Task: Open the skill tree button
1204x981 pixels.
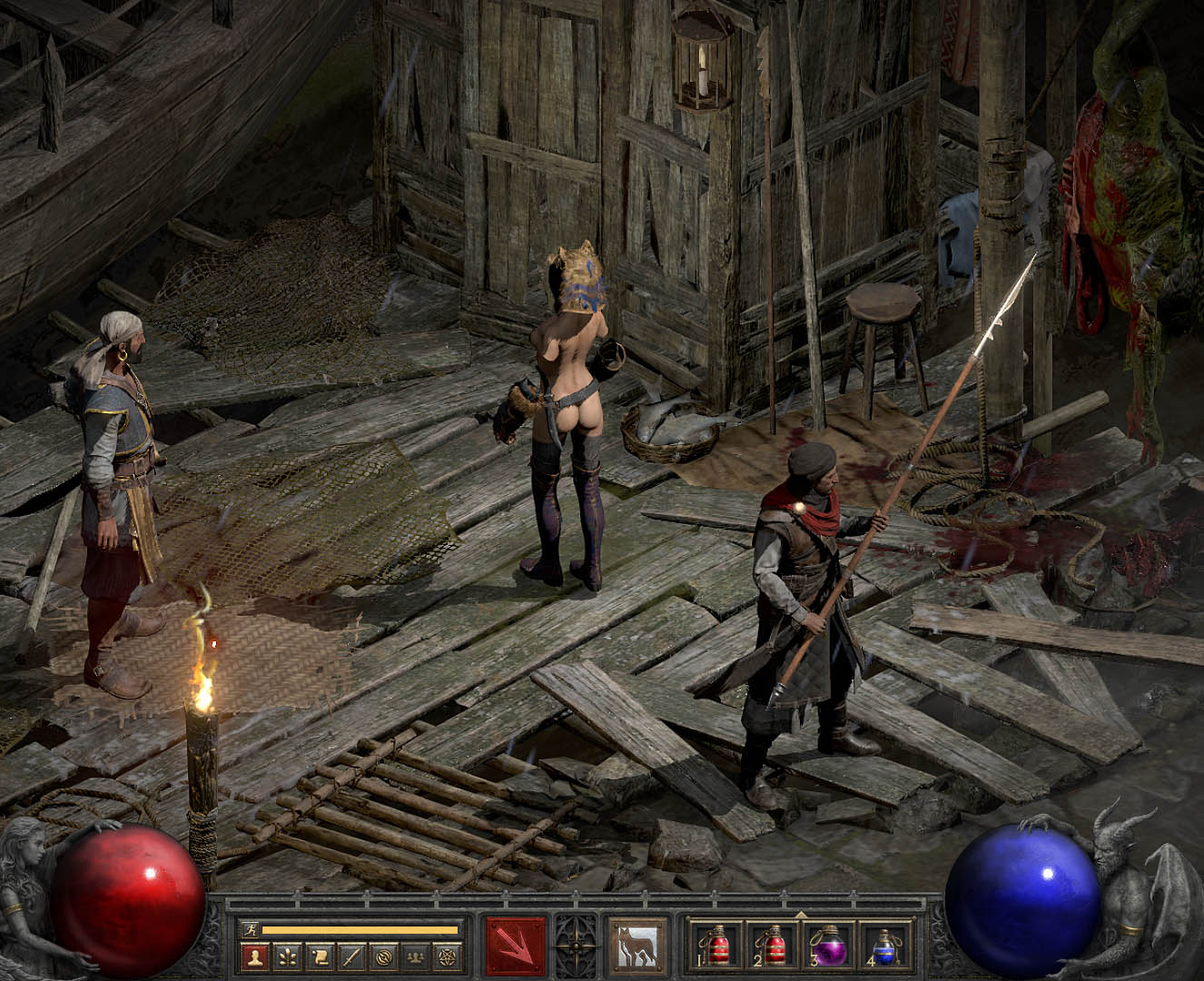Action: (287, 956)
